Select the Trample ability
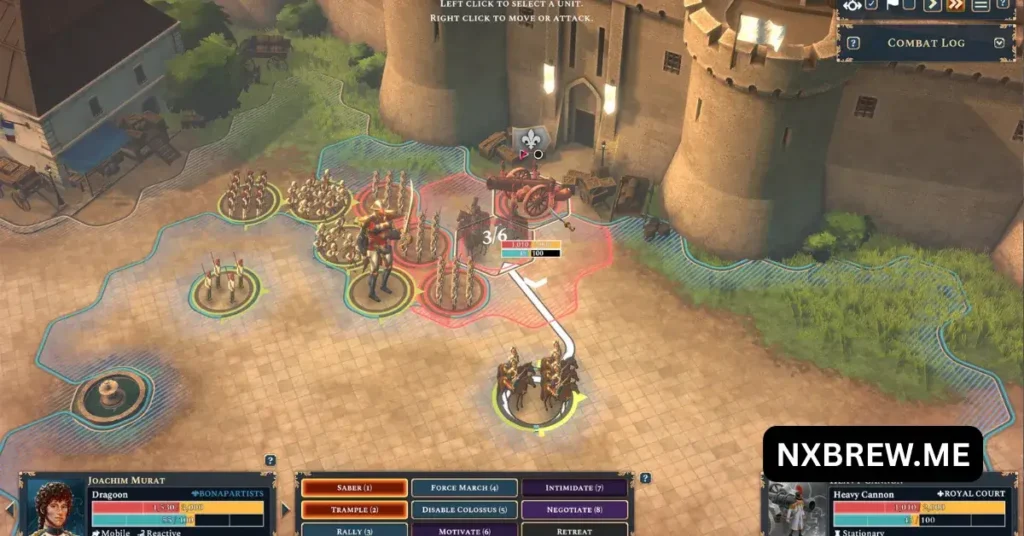The width and height of the screenshot is (1024, 536). 355,509
